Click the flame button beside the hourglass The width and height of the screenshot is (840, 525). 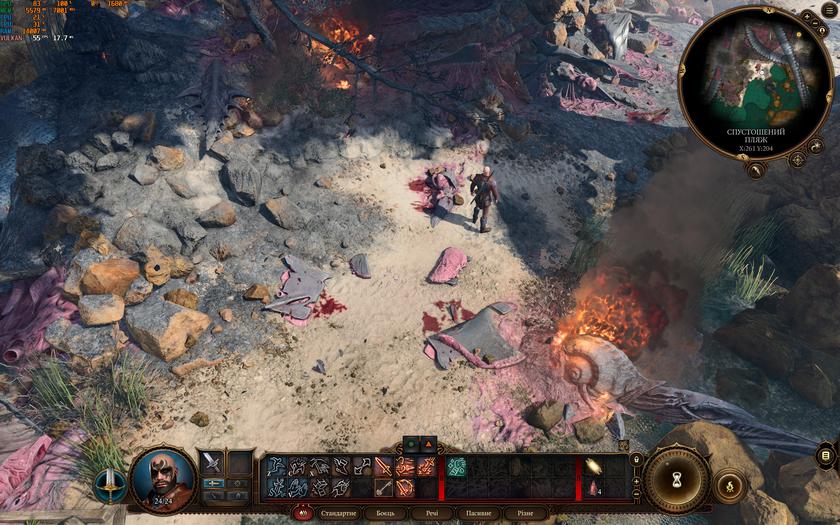click(730, 487)
